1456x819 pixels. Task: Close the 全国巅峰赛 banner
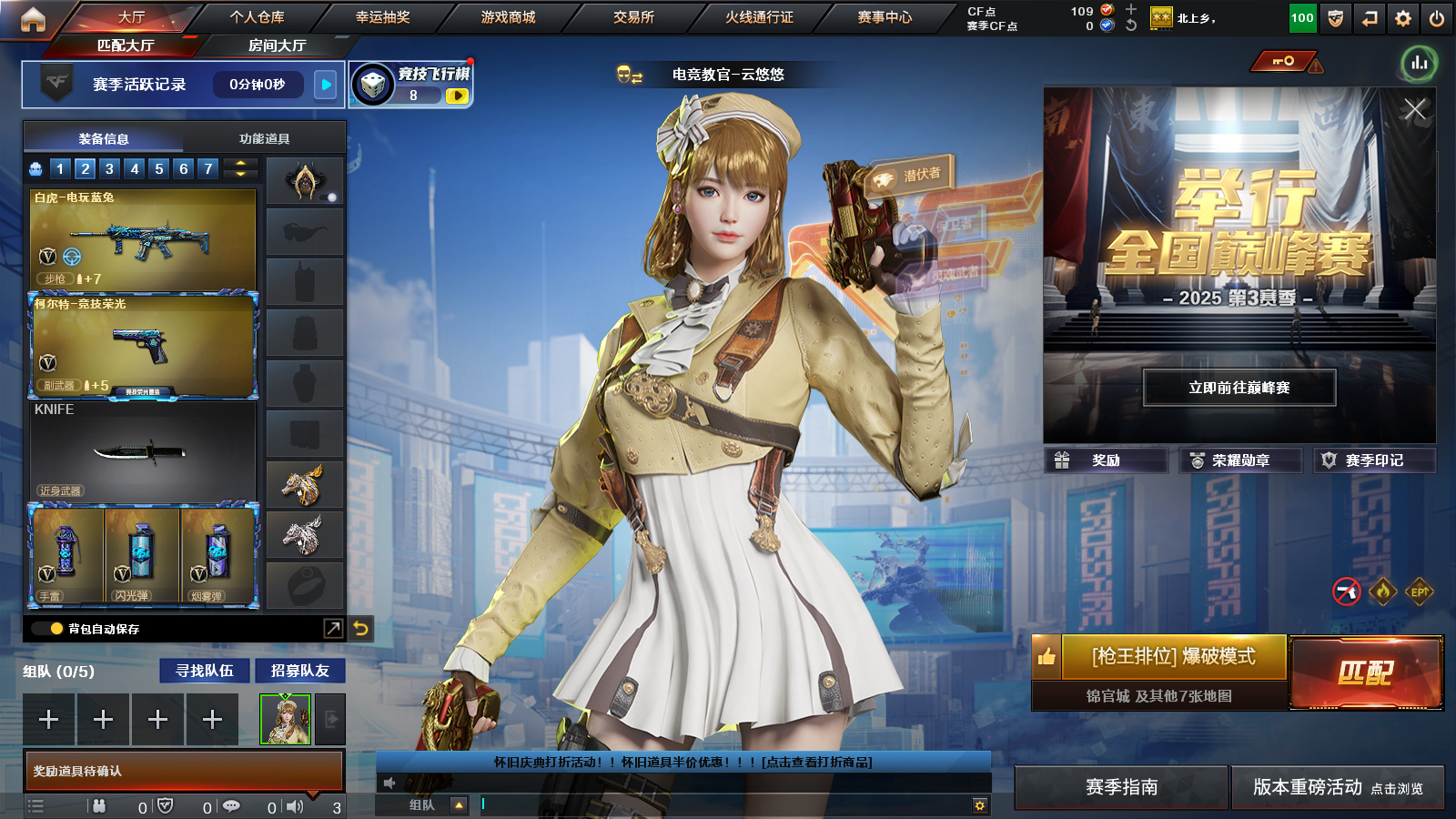click(1414, 110)
